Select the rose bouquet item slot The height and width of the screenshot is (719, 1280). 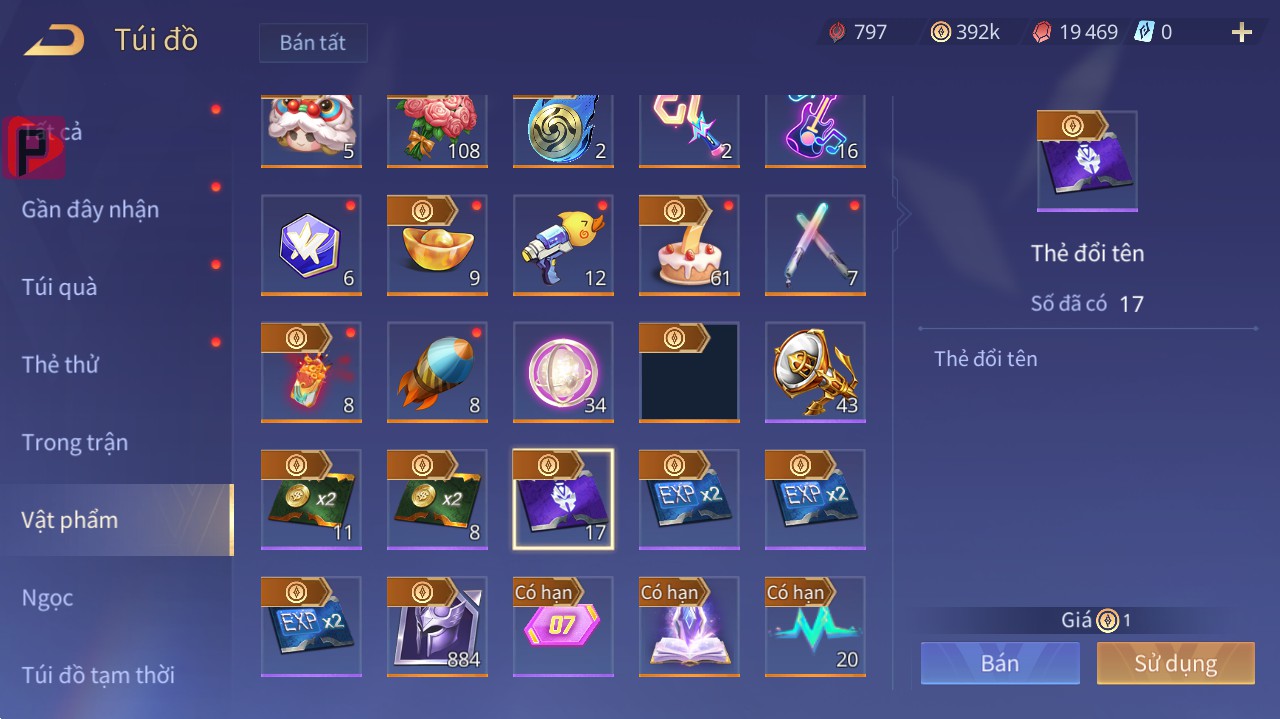pos(437,130)
